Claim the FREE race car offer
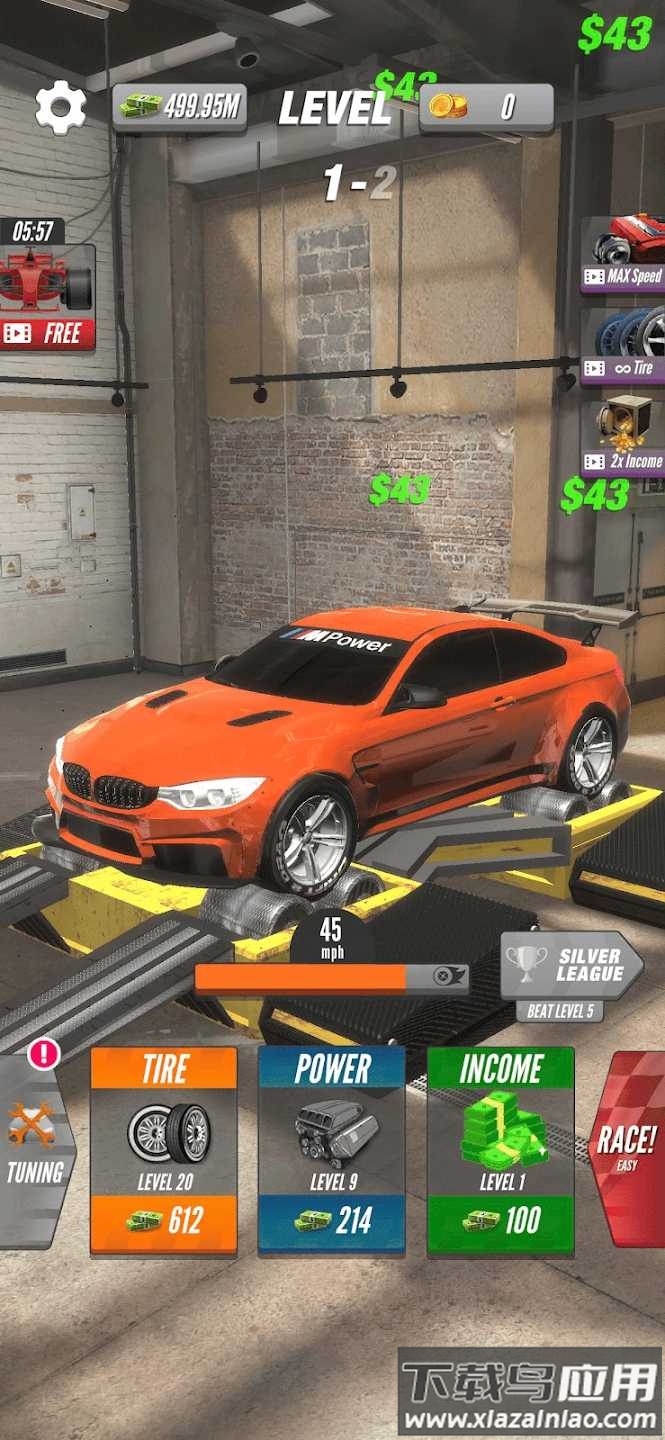The image size is (665, 1440). [47, 298]
